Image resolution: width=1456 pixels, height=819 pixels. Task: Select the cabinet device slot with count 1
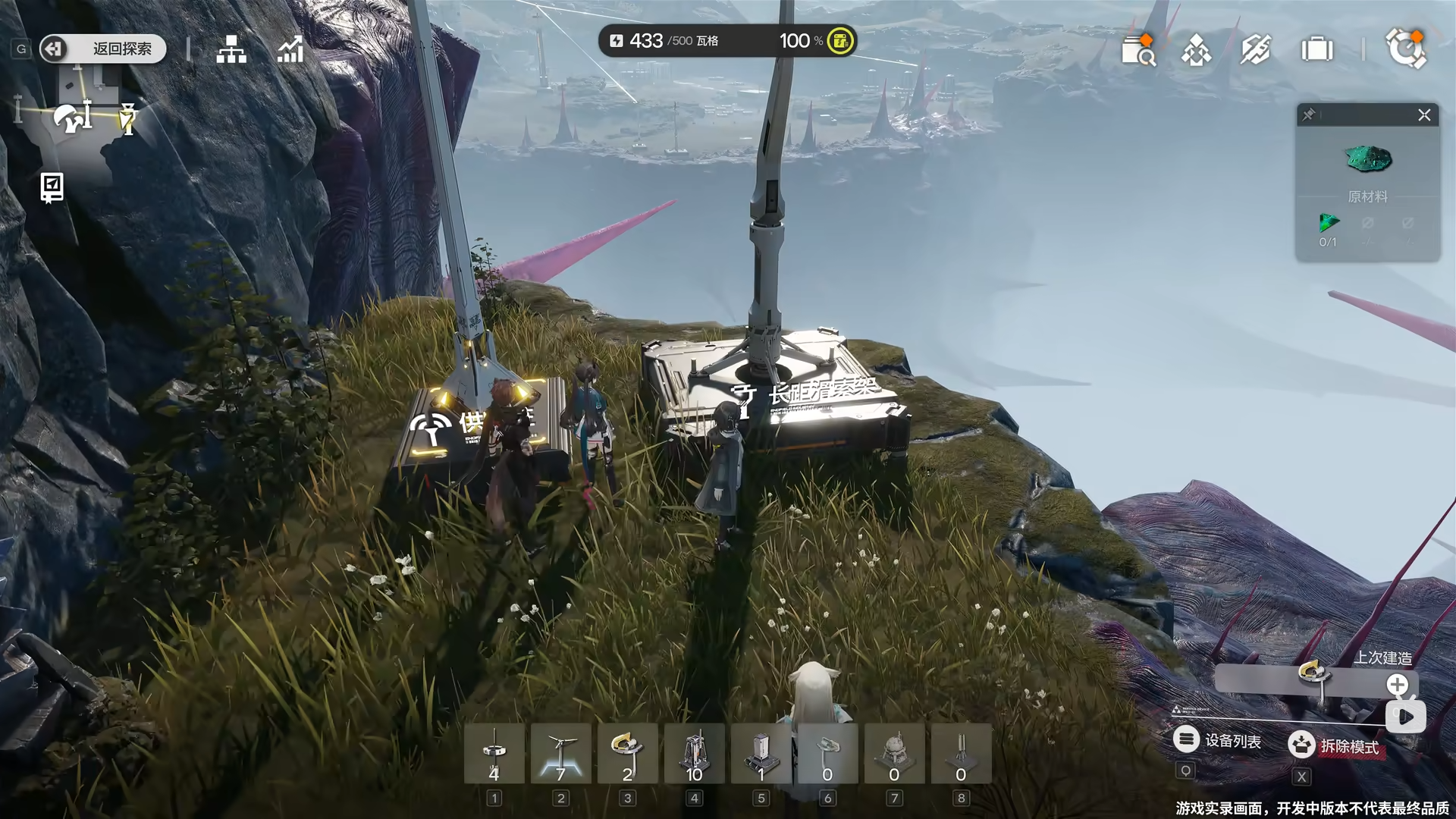(761, 754)
